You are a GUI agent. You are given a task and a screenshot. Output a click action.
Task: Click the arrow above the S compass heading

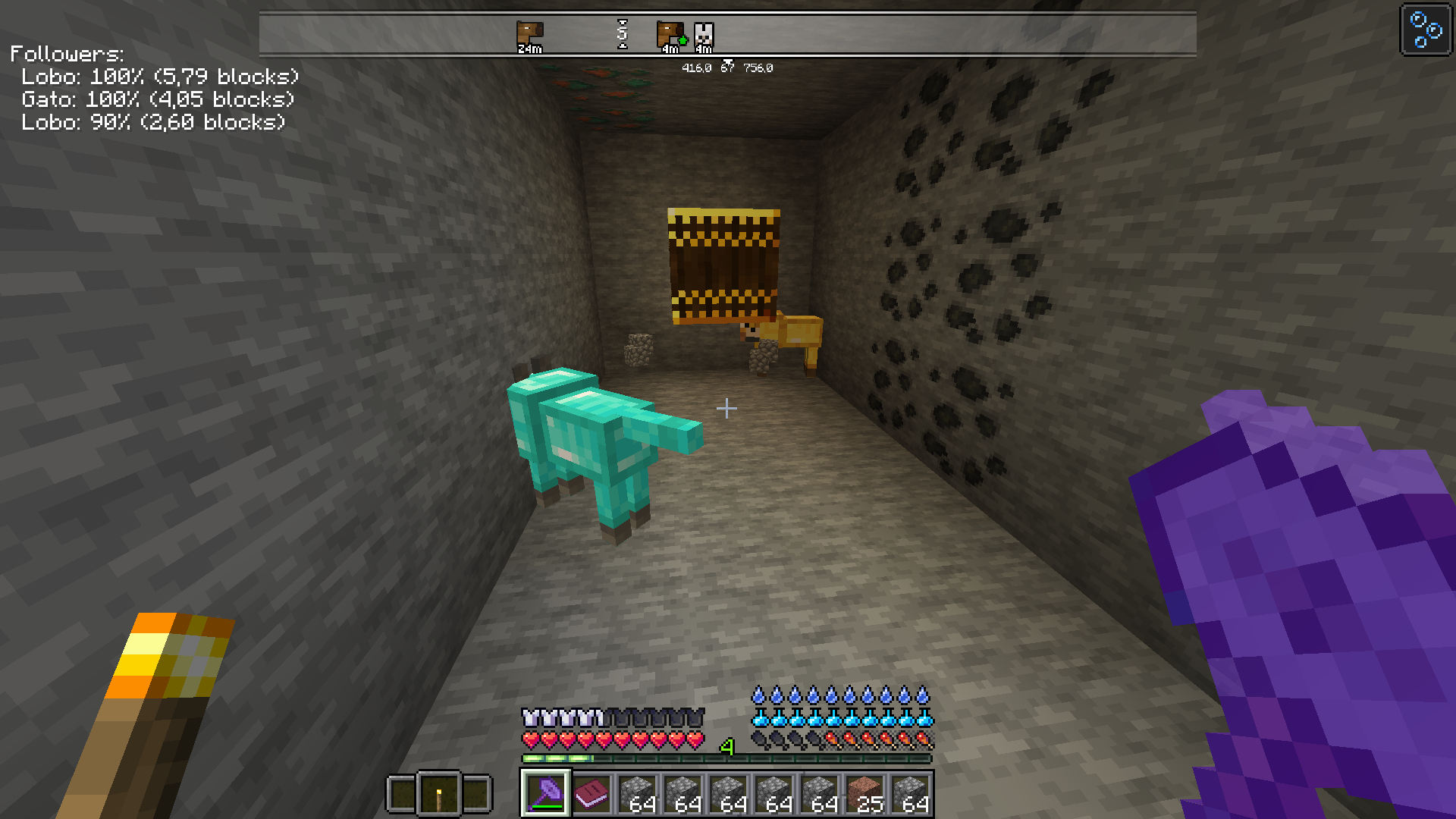pyautogui.click(x=623, y=20)
